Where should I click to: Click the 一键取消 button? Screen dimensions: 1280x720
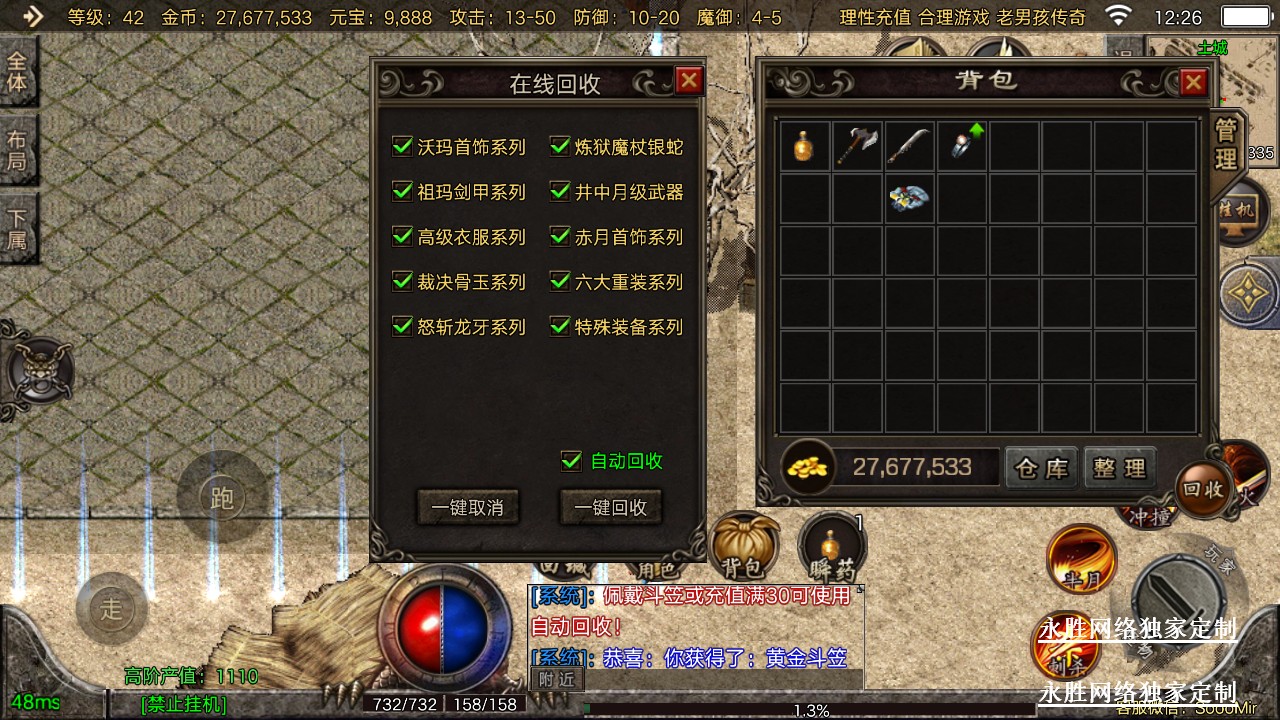[x=467, y=507]
